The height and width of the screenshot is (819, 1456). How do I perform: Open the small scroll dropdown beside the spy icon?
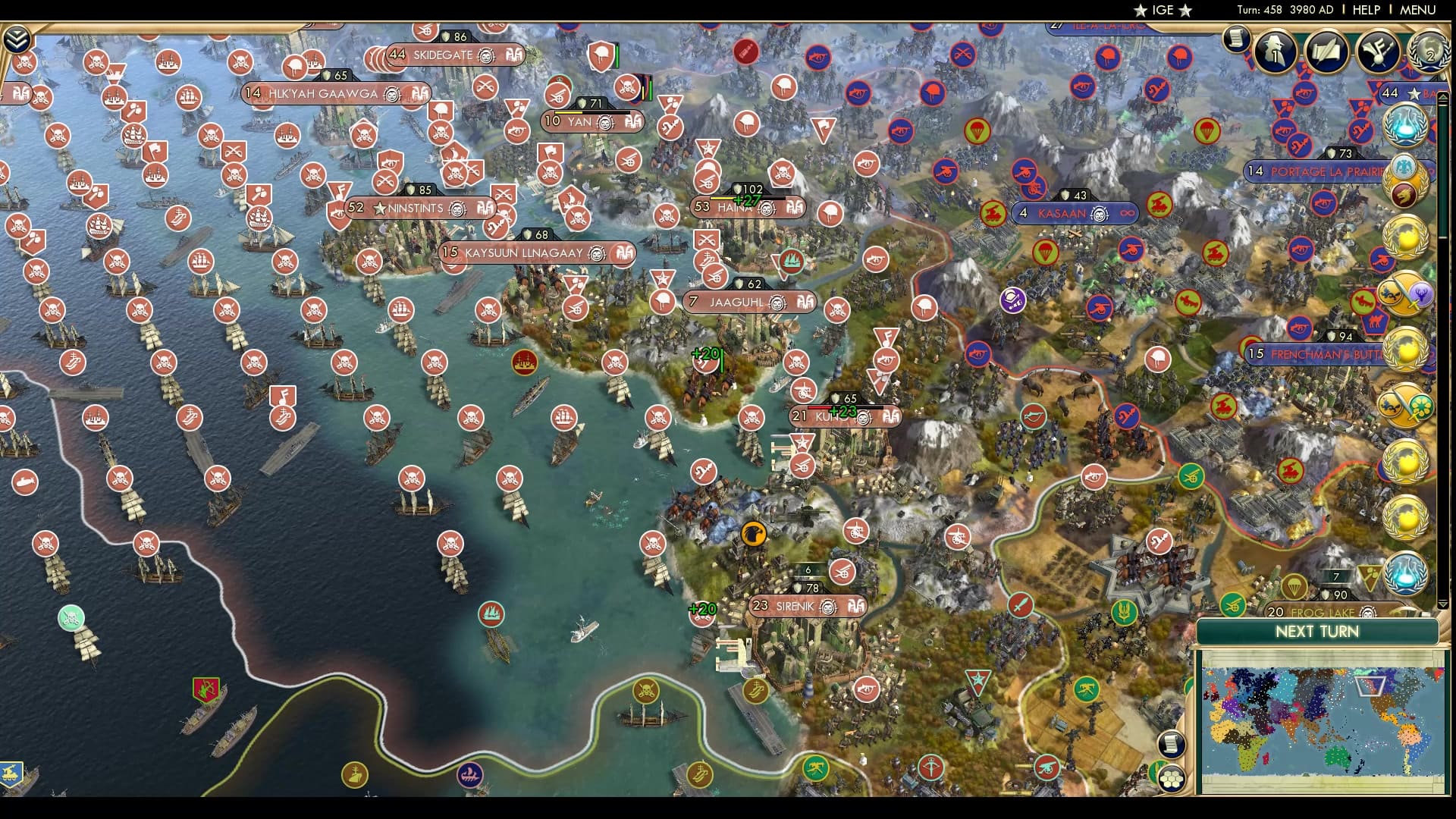click(x=1236, y=37)
